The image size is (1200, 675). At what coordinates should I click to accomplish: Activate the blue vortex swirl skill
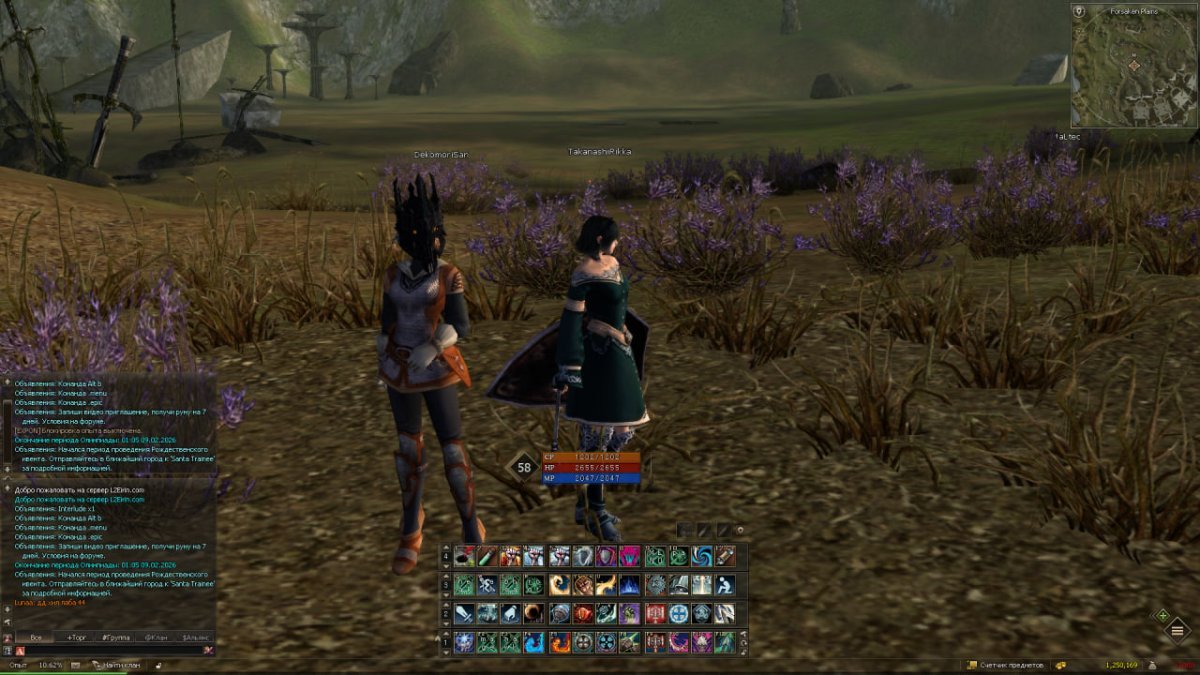[702, 556]
